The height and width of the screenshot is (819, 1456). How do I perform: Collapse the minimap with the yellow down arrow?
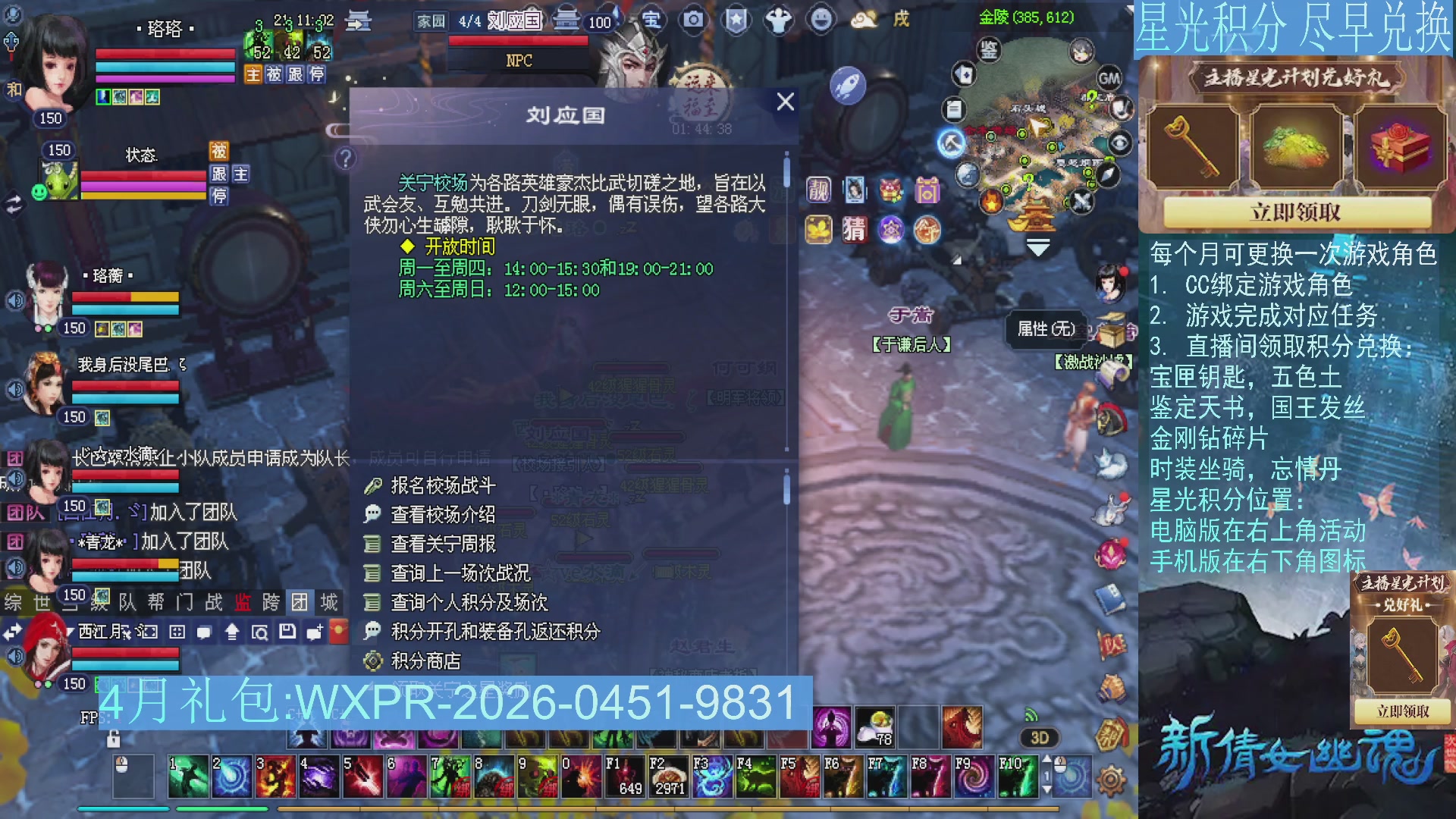[x=1037, y=248]
